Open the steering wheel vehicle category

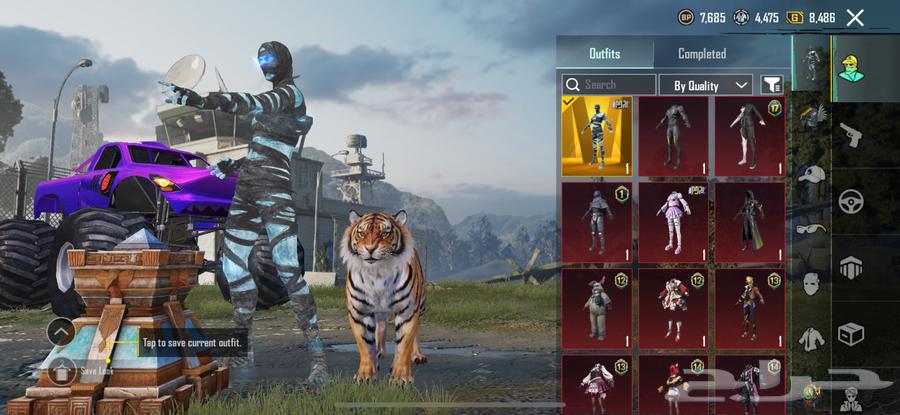point(852,199)
